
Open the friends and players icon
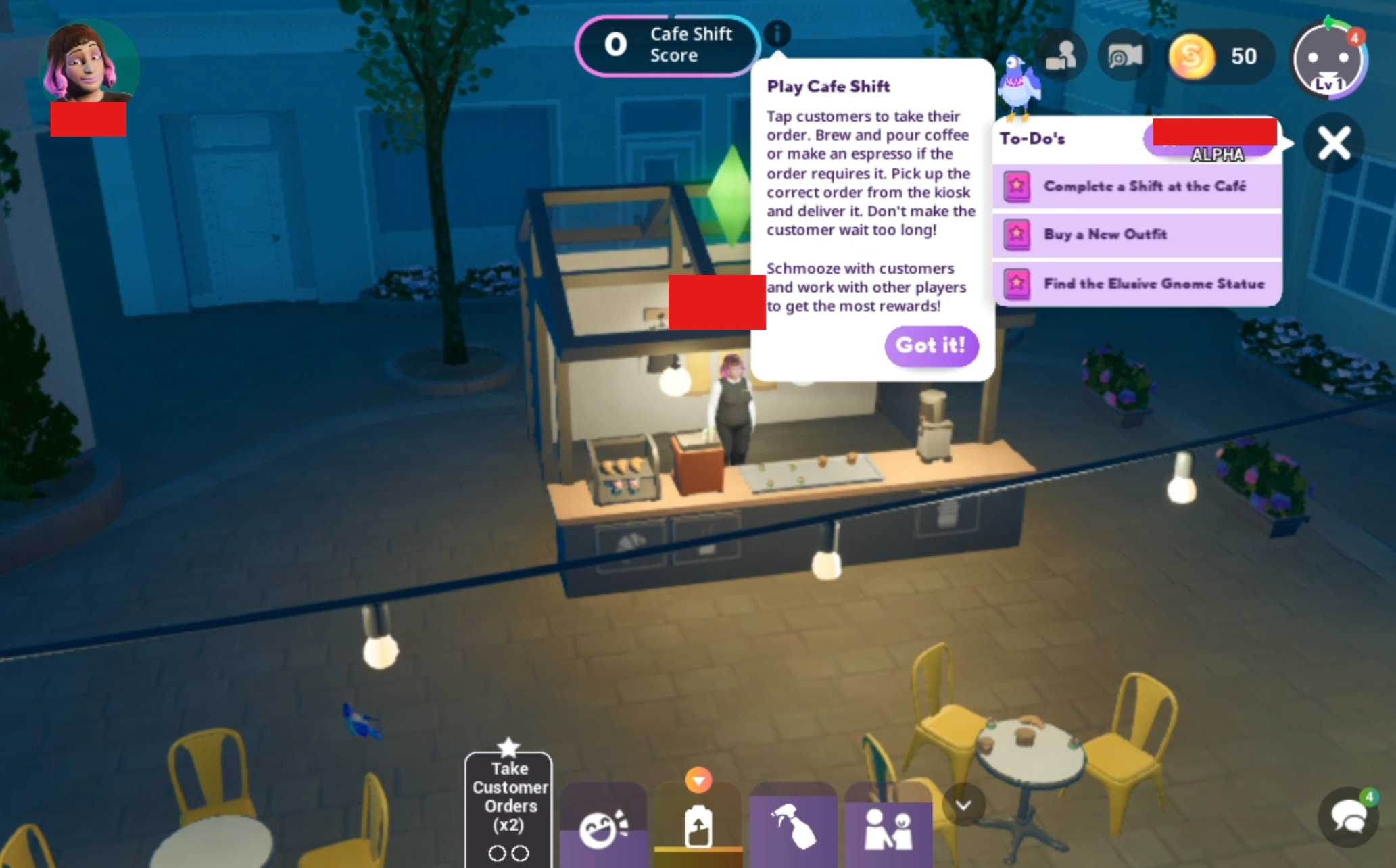(x=1061, y=57)
